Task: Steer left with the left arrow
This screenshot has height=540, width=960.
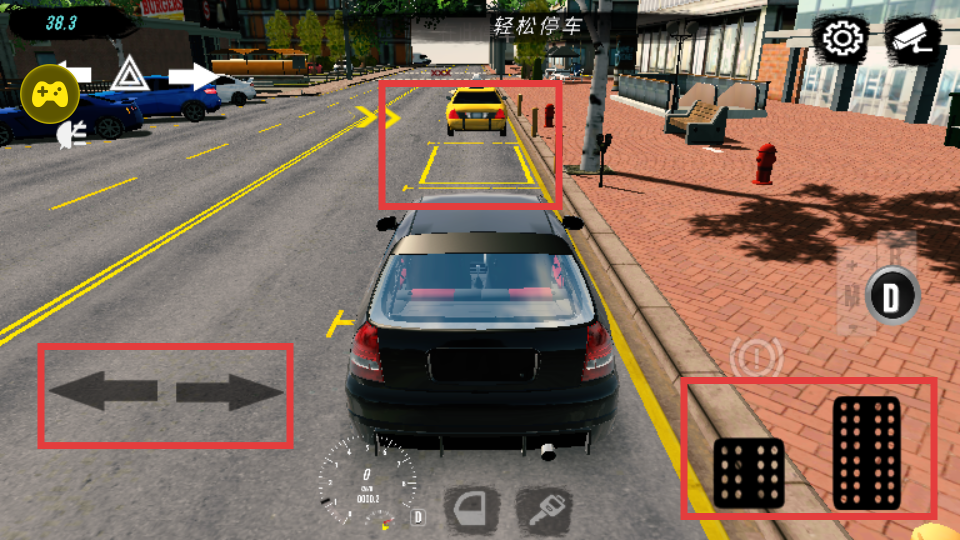Action: click(102, 391)
